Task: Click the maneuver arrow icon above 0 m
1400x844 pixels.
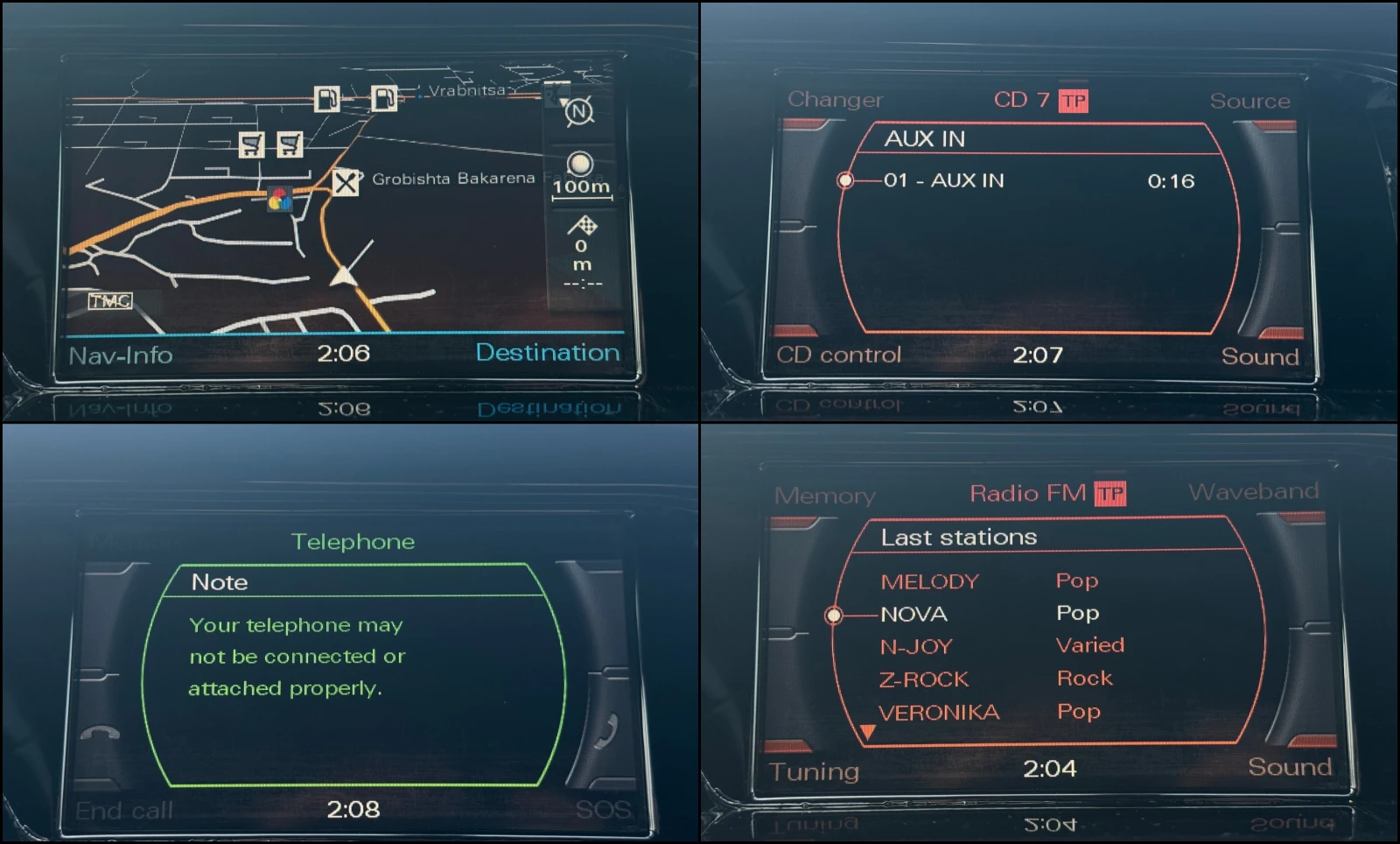Action: [582, 226]
